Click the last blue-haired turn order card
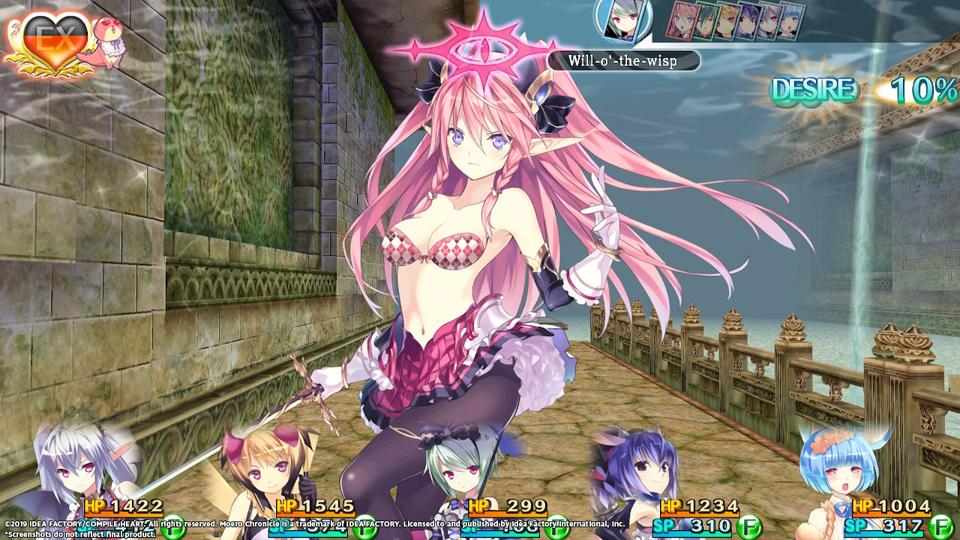 pyautogui.click(x=790, y=21)
